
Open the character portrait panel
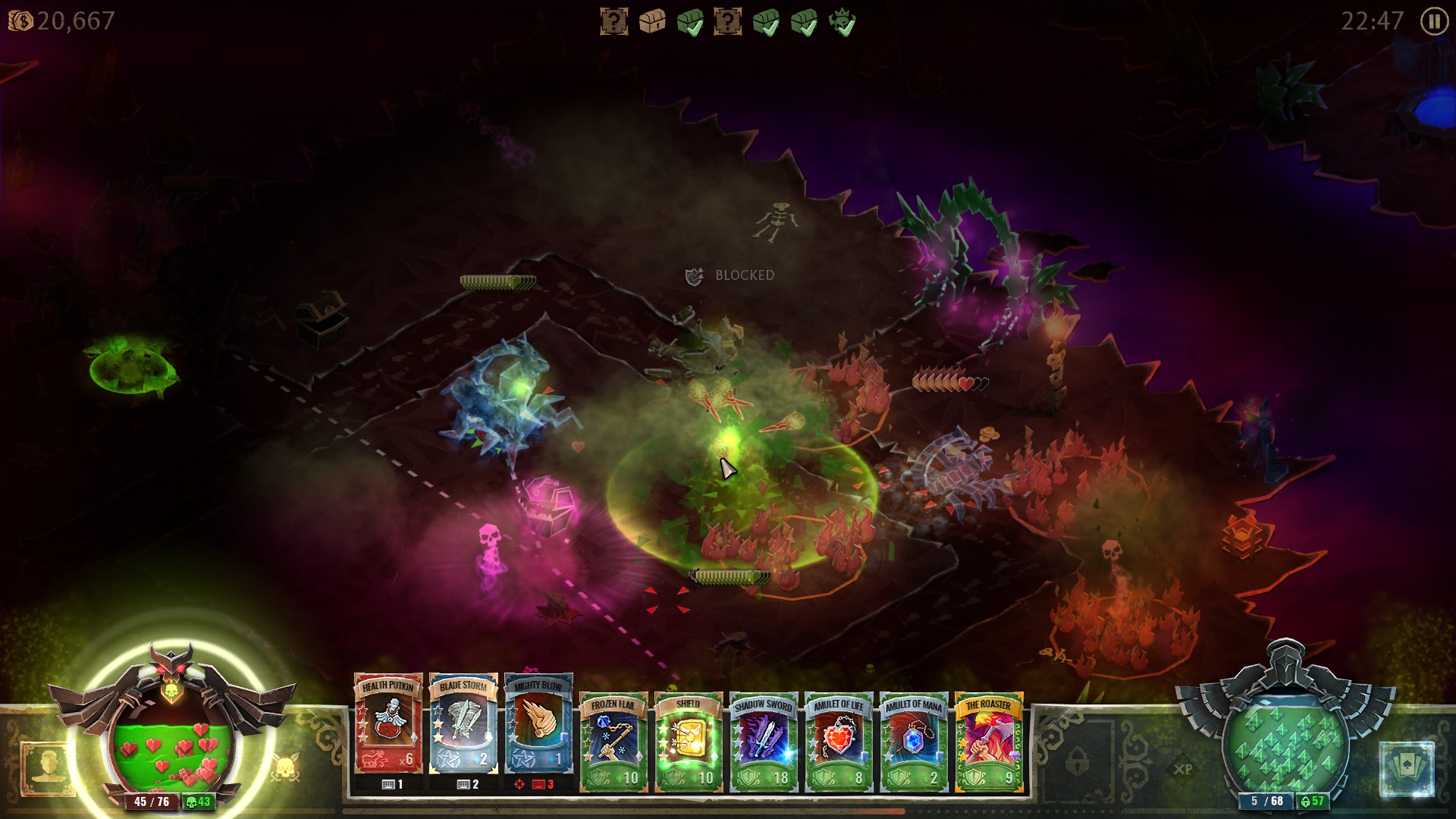click(x=47, y=768)
